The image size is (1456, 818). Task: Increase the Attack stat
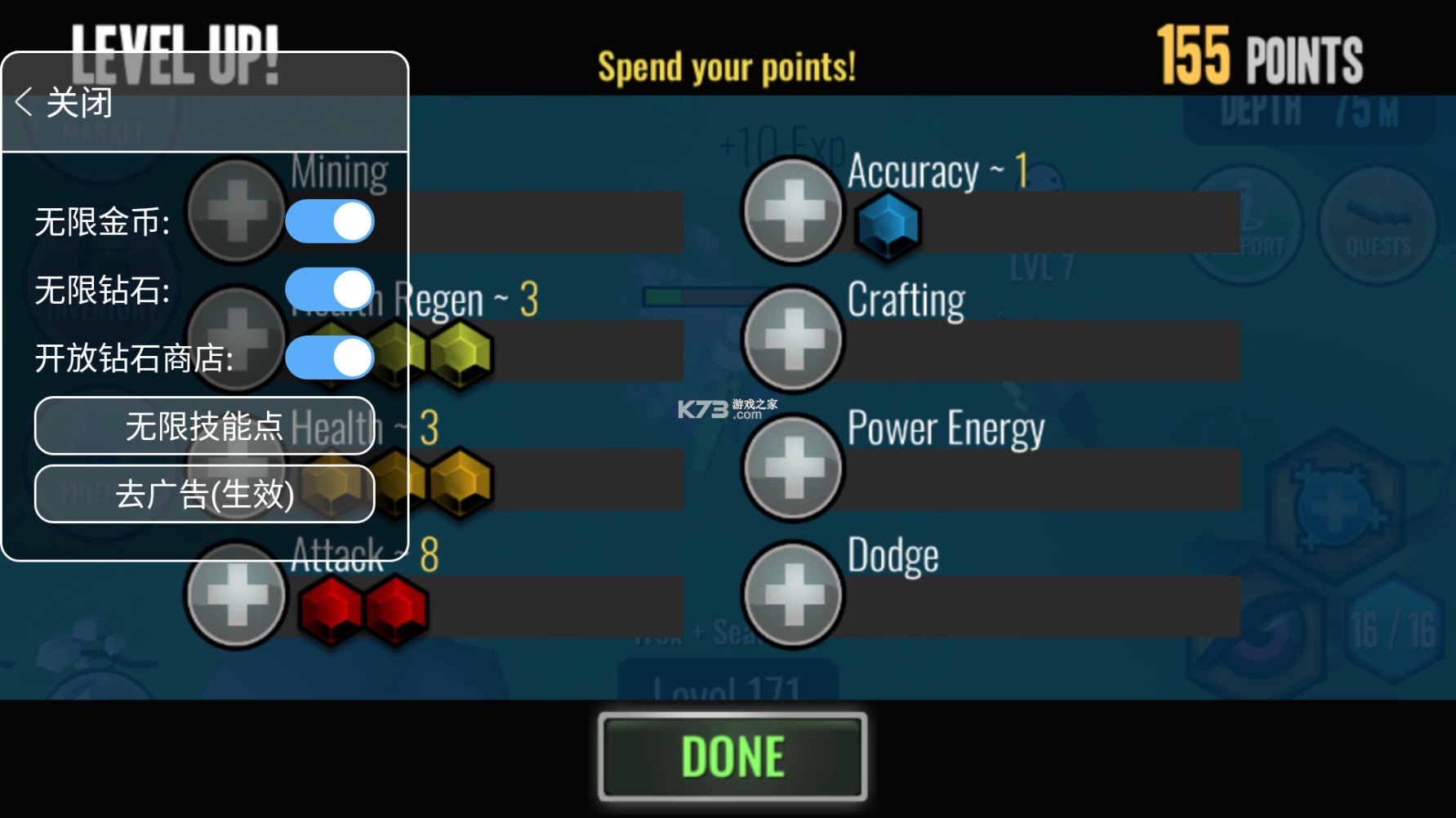(237, 596)
